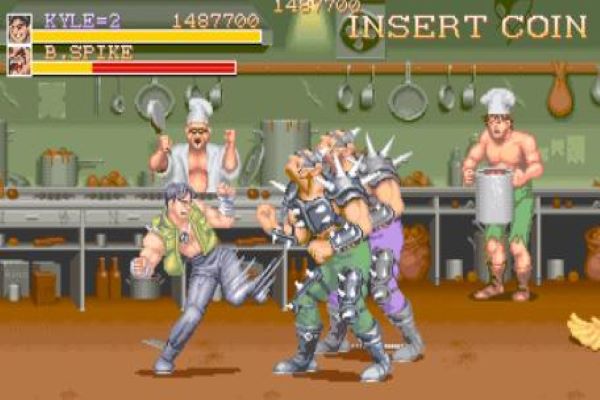The height and width of the screenshot is (400, 600).
Task: Select the B.Spike enemy portrait
Action: pyautogui.click(x=19, y=62)
